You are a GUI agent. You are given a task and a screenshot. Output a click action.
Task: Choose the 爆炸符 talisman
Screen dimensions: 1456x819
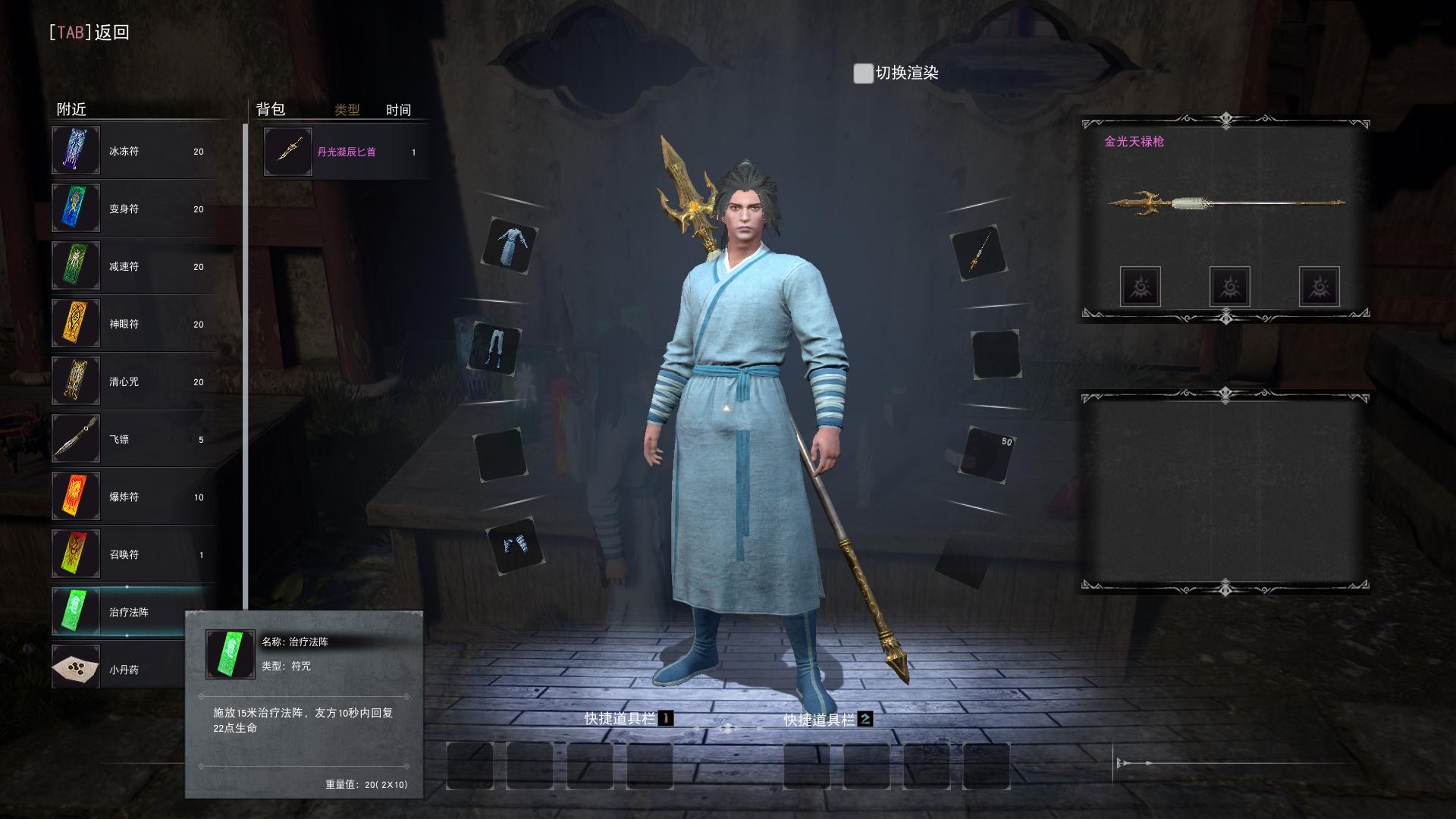tap(133, 497)
